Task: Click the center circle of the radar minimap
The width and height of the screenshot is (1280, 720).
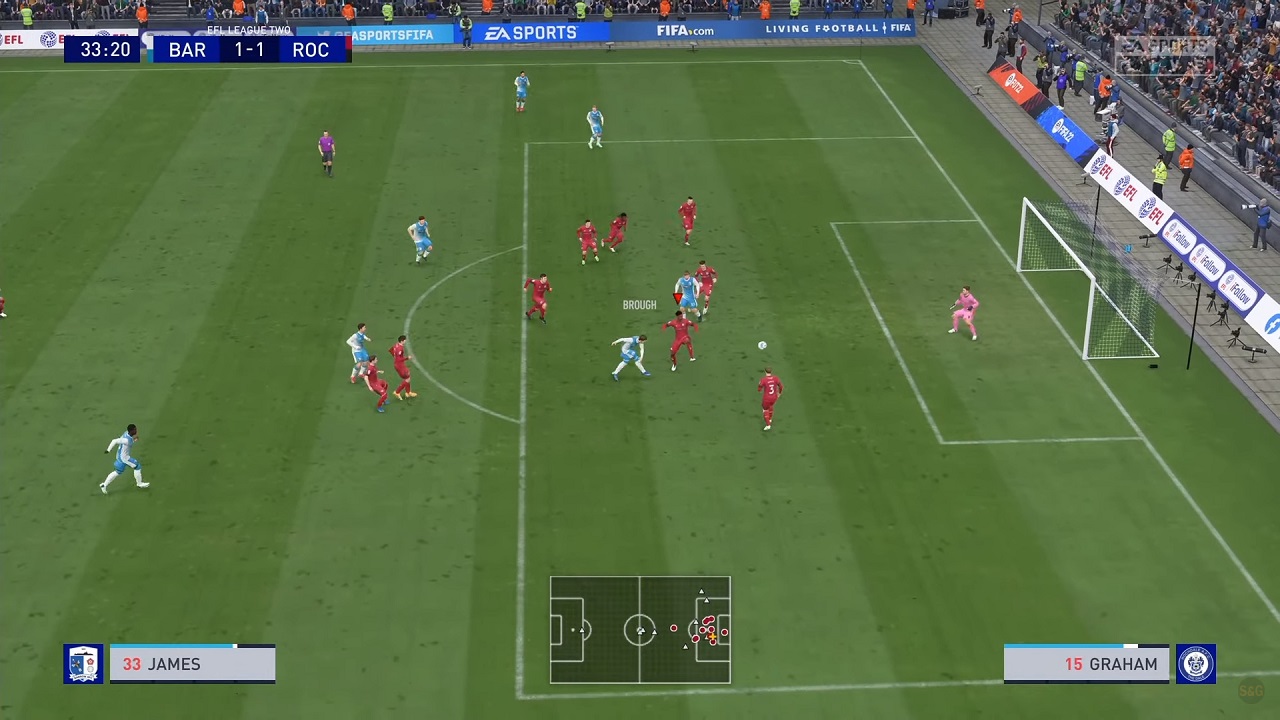Action: [640, 630]
